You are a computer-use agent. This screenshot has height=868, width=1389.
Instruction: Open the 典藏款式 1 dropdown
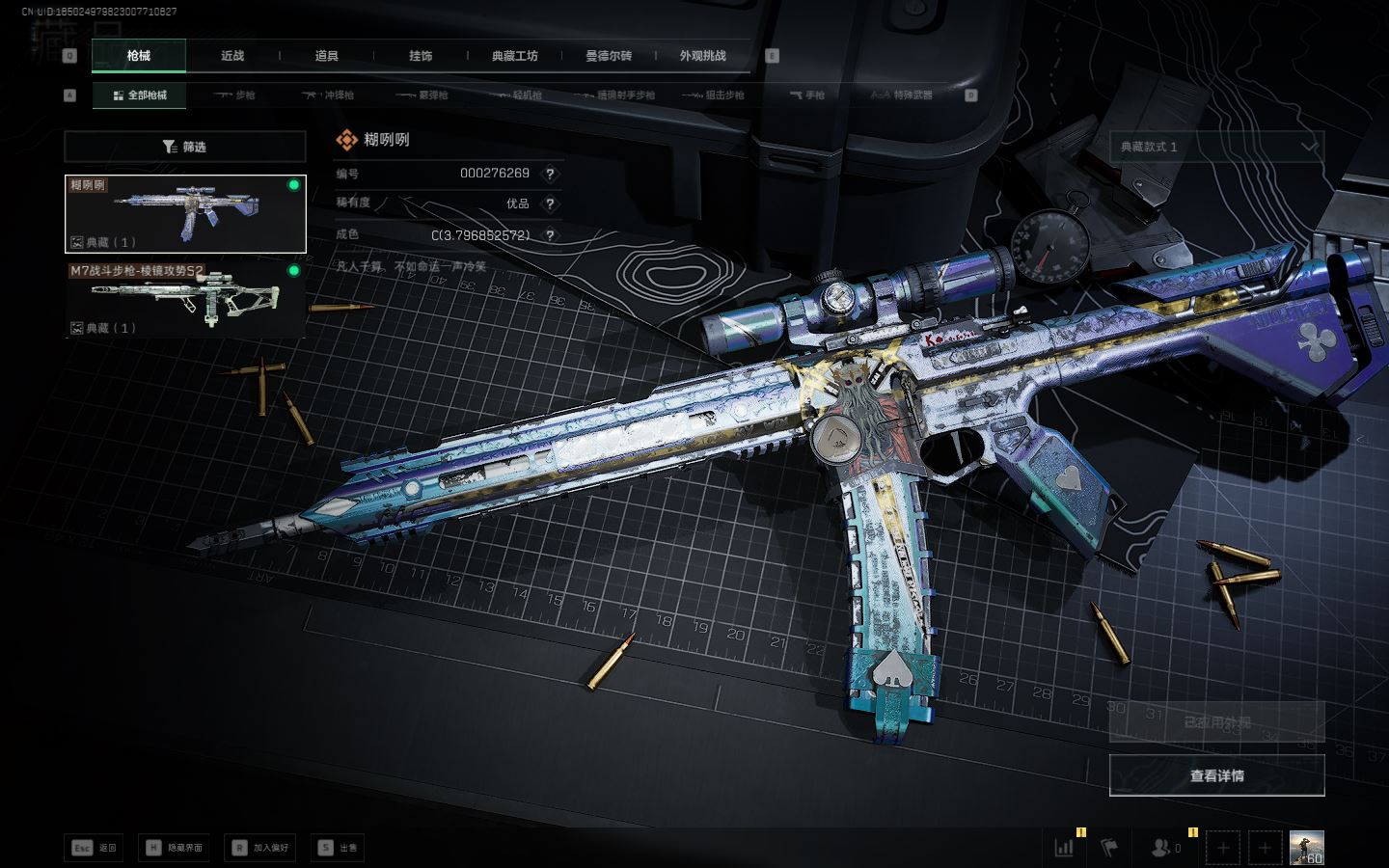(1216, 147)
